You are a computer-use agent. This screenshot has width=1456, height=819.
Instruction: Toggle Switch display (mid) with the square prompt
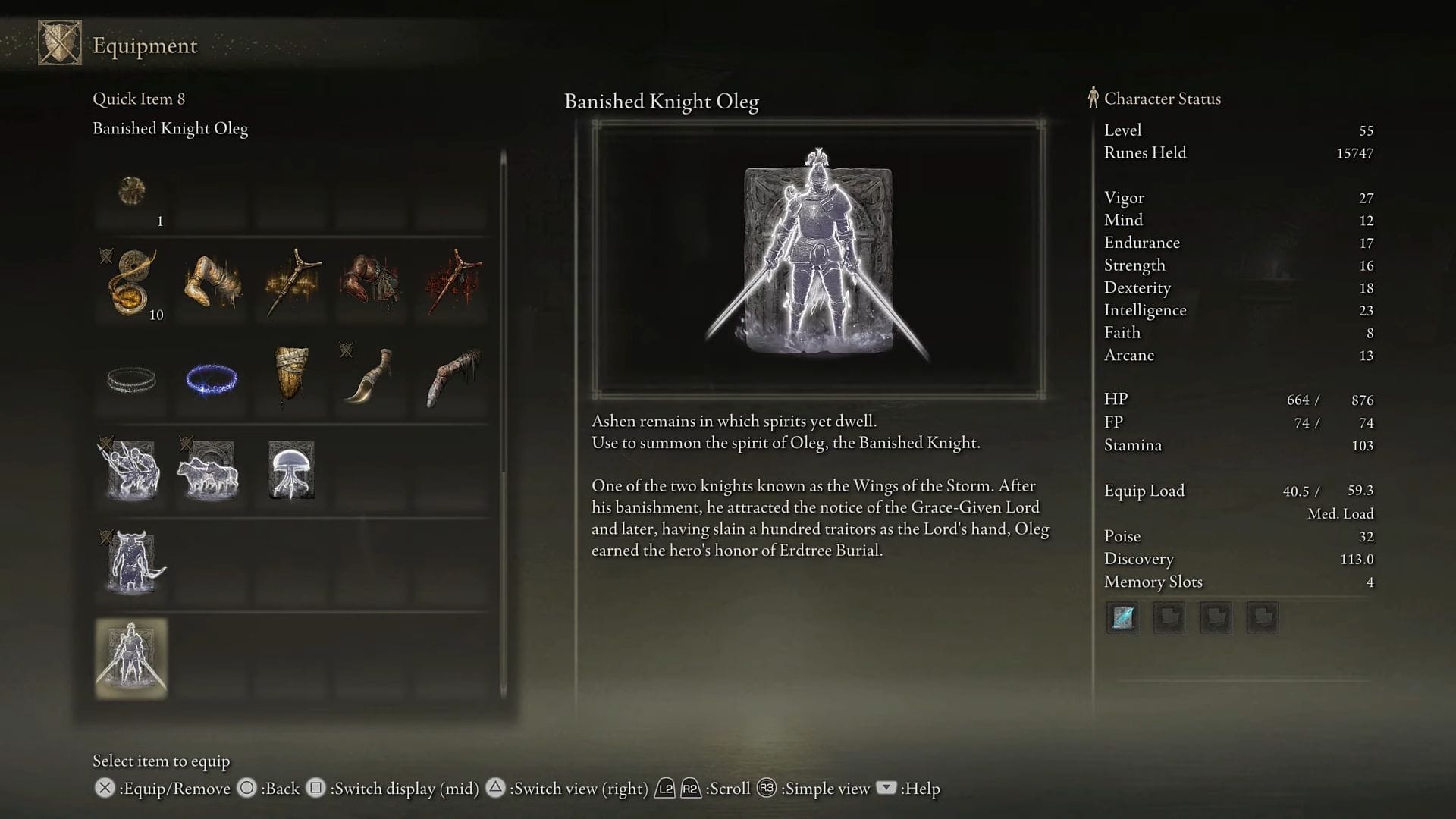[x=315, y=789]
